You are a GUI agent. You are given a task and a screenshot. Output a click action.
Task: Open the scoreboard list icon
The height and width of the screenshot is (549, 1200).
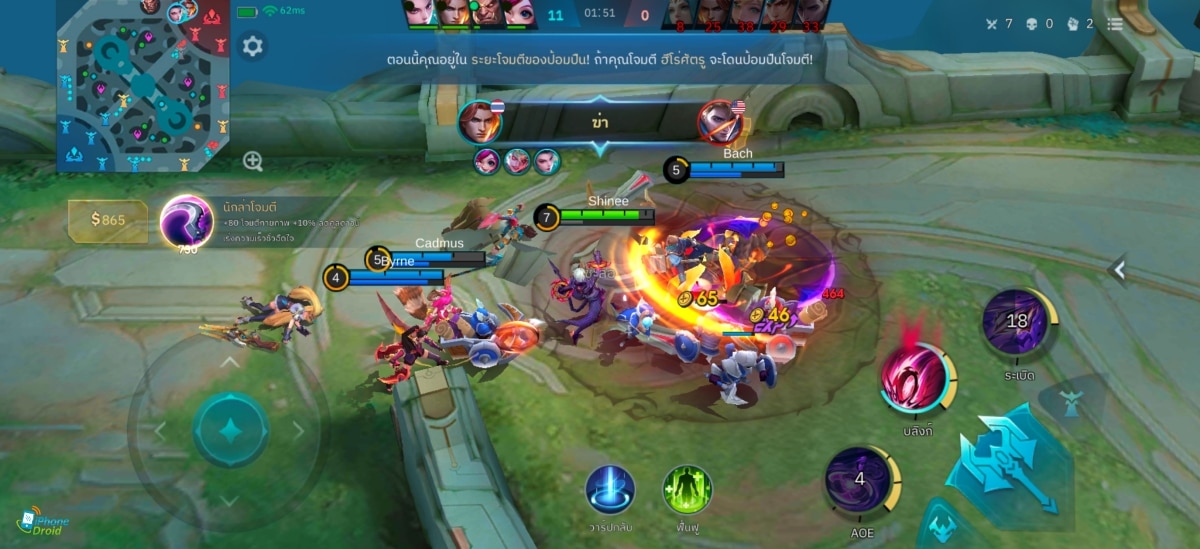pyautogui.click(x=1115, y=23)
